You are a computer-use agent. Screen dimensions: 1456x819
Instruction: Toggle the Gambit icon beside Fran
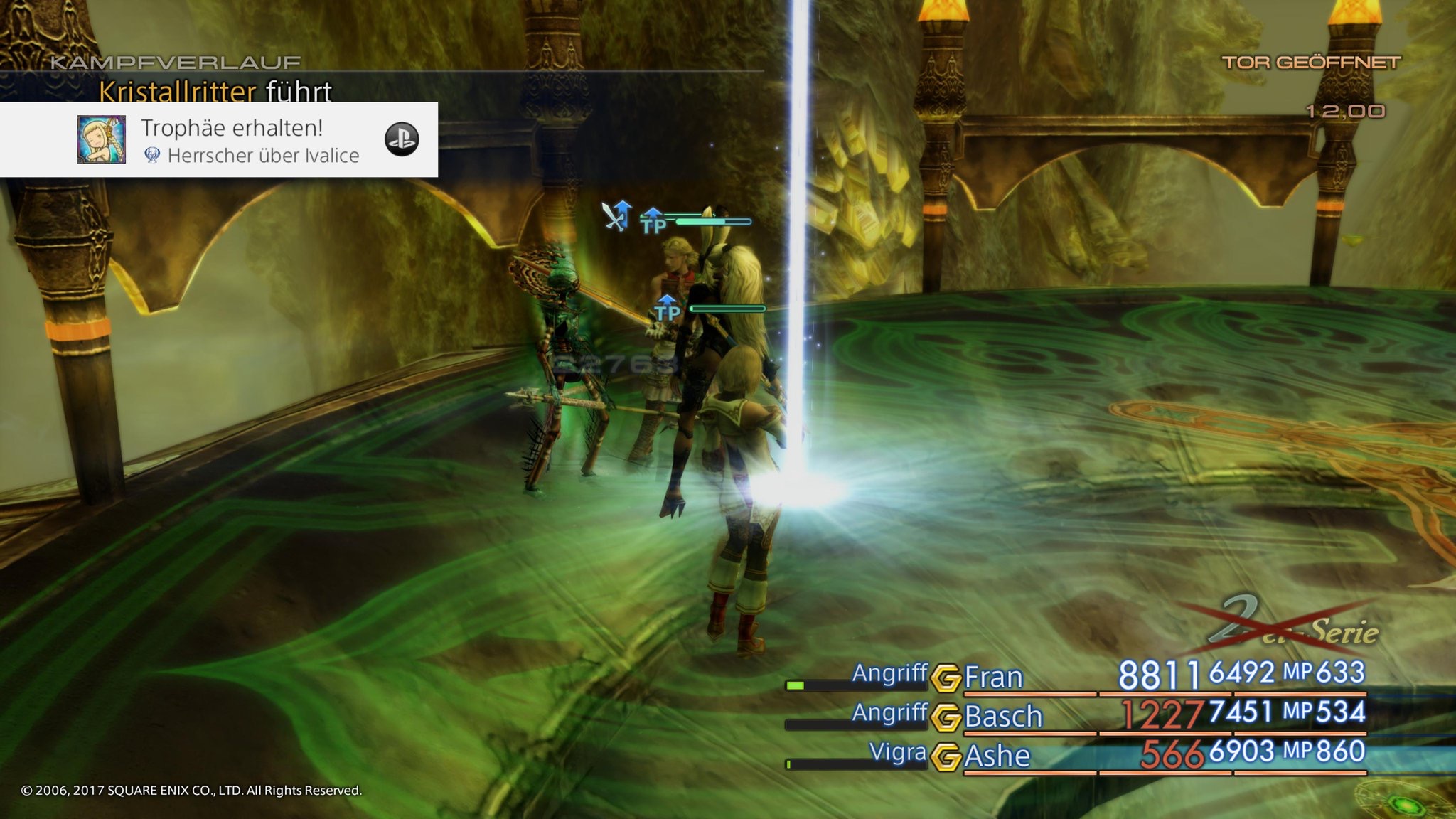[x=946, y=678]
